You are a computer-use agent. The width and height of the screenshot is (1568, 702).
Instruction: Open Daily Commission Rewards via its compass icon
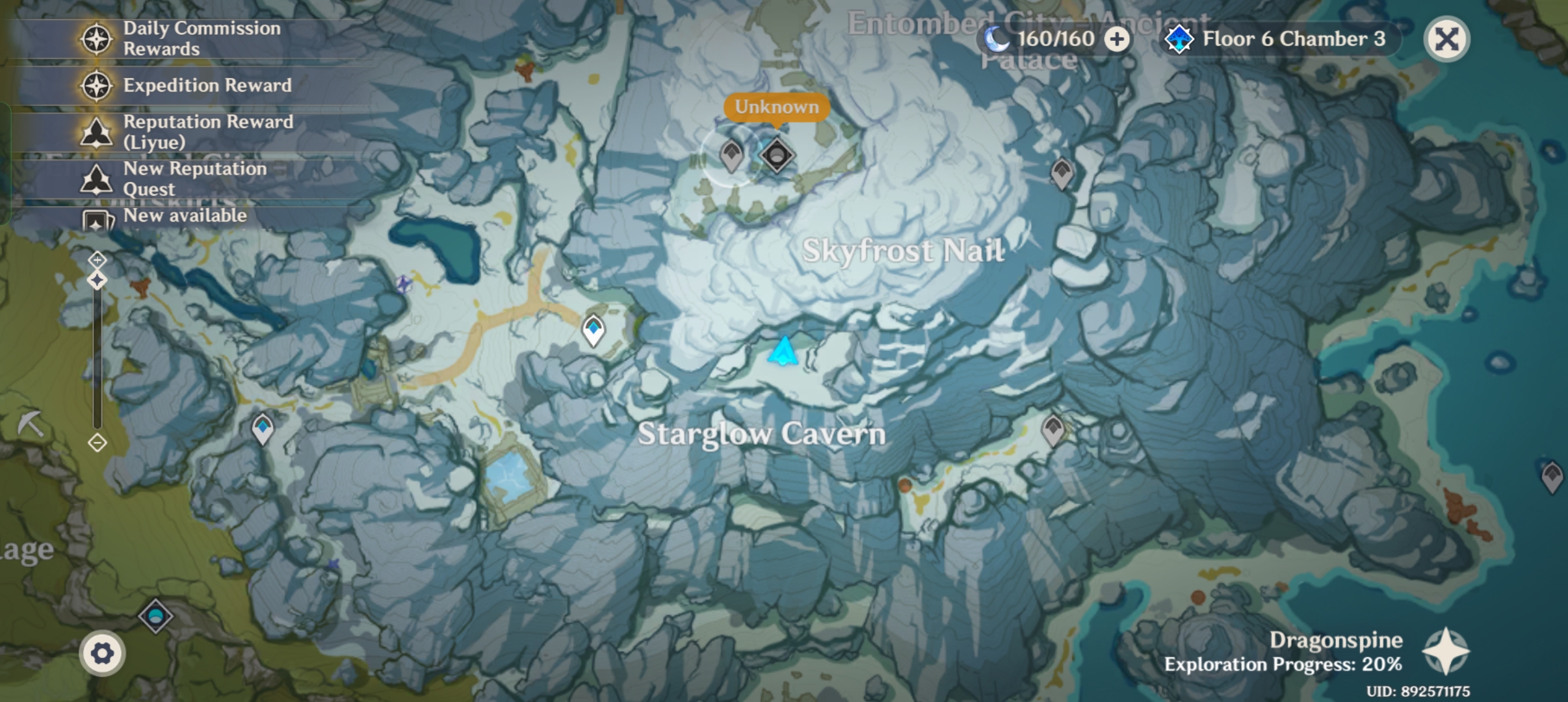coord(96,38)
